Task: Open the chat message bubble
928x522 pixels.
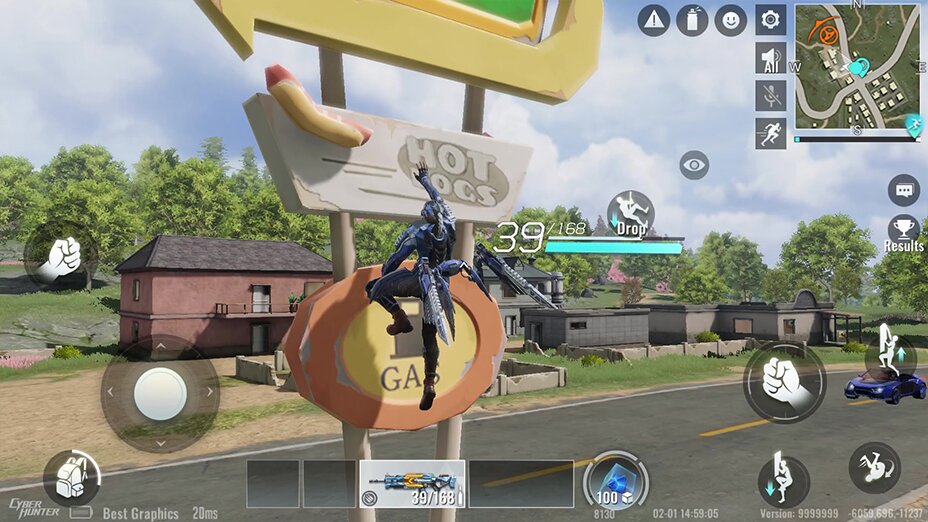Action: 903,188
